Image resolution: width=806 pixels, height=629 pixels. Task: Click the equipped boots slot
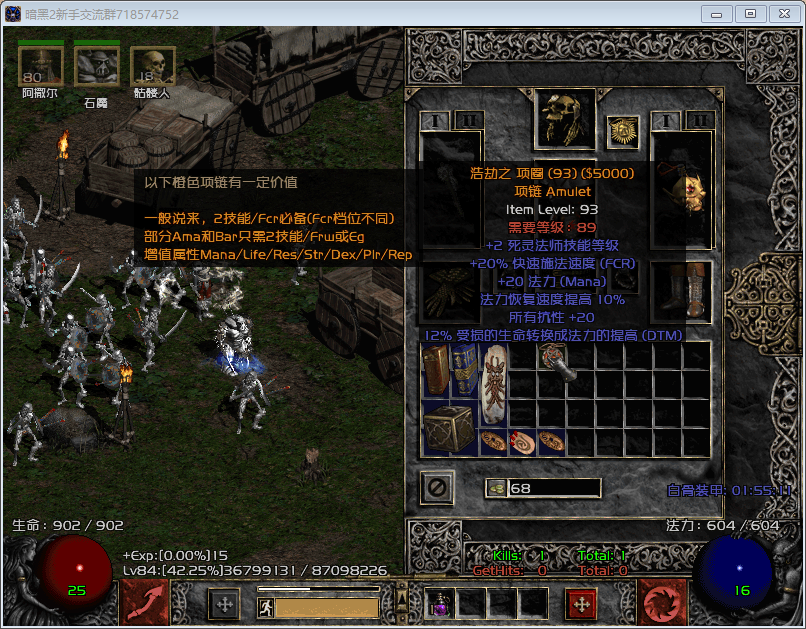point(684,292)
